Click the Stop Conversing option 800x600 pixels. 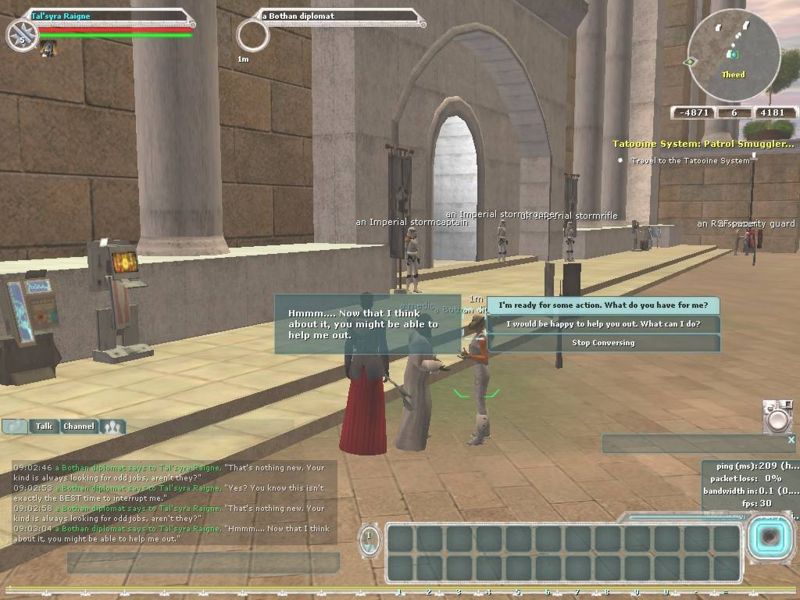[603, 343]
